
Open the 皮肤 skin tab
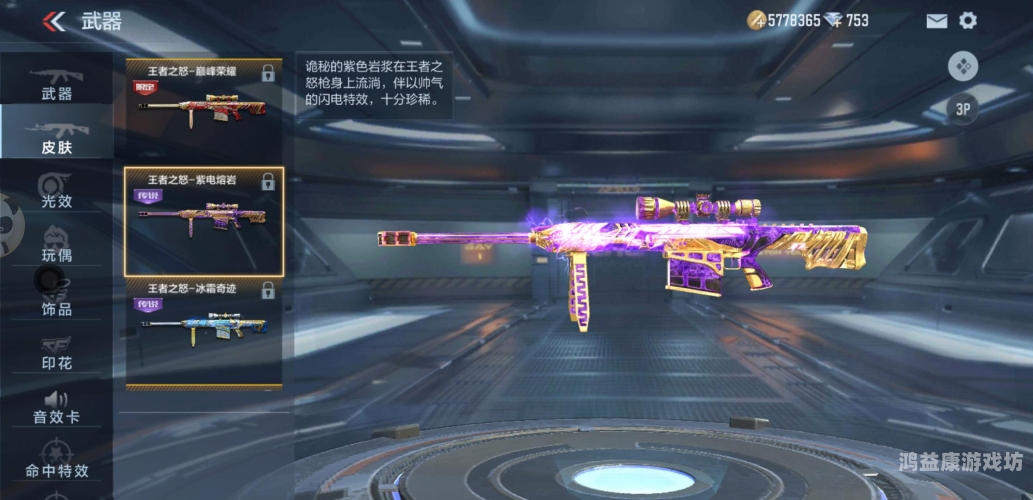[56, 137]
